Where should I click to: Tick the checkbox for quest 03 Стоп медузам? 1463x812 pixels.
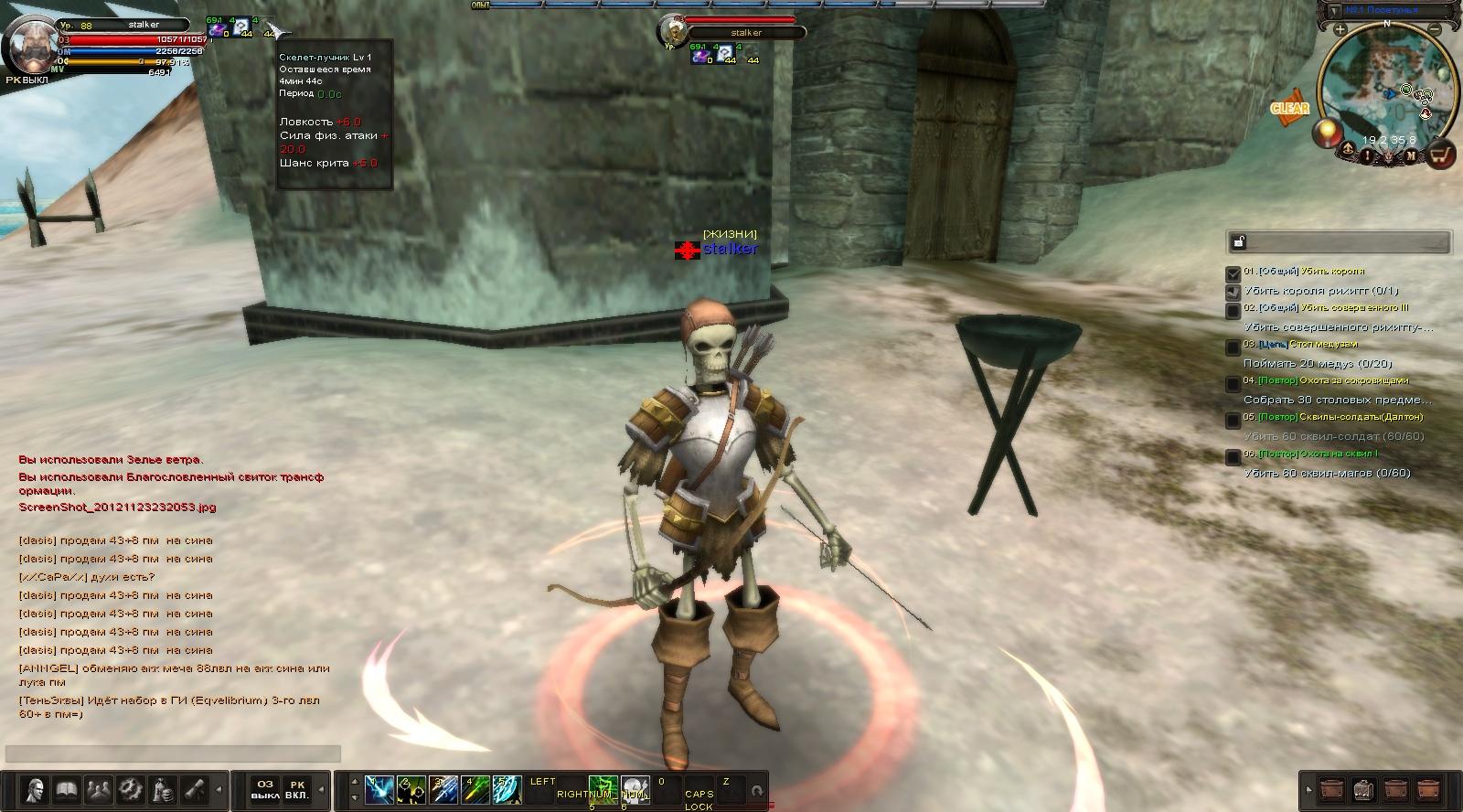(1233, 347)
